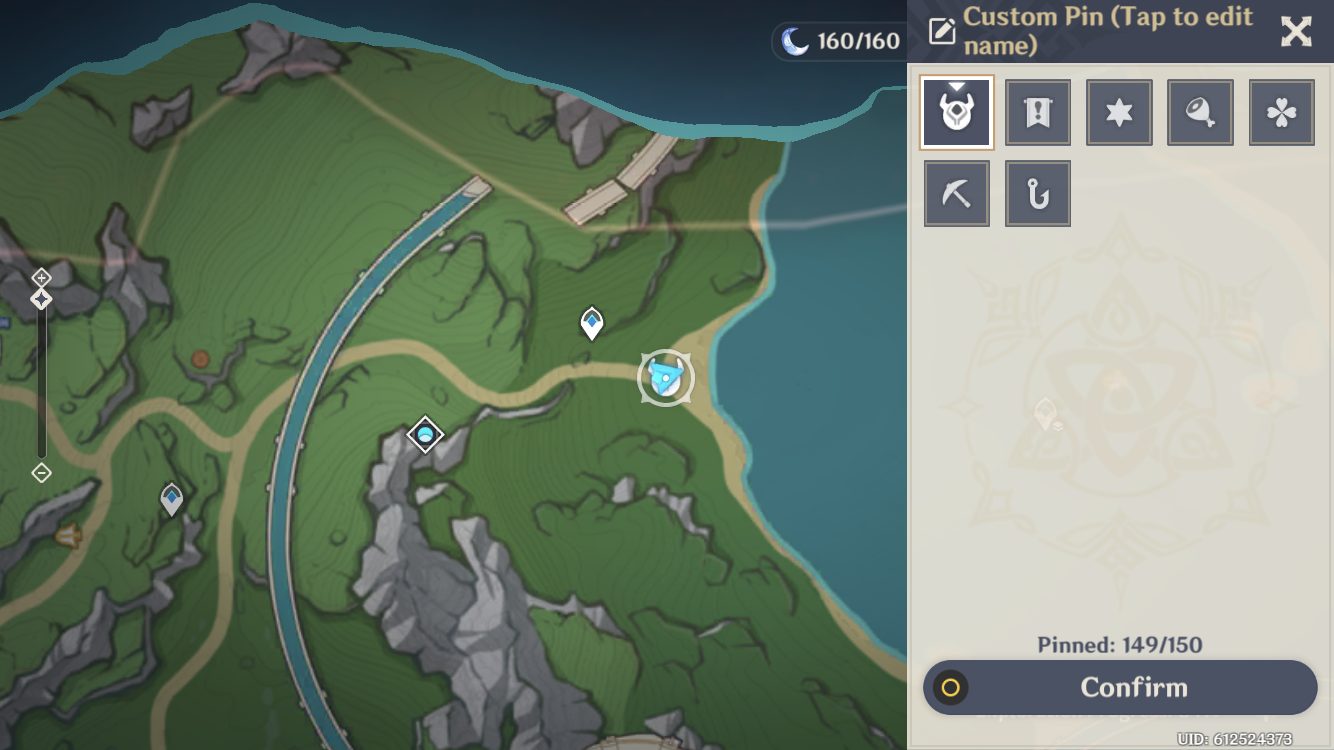Pick the six-pointed star pin icon
Screen dimensions: 1334x750
[1119, 113]
